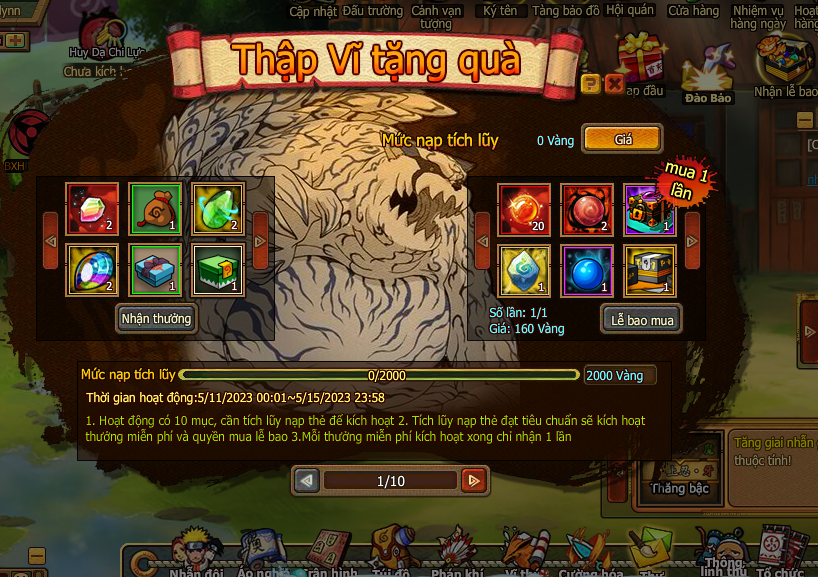818x577 pixels.
Task: Select the brown money bag reward
Action: [x=155, y=209]
